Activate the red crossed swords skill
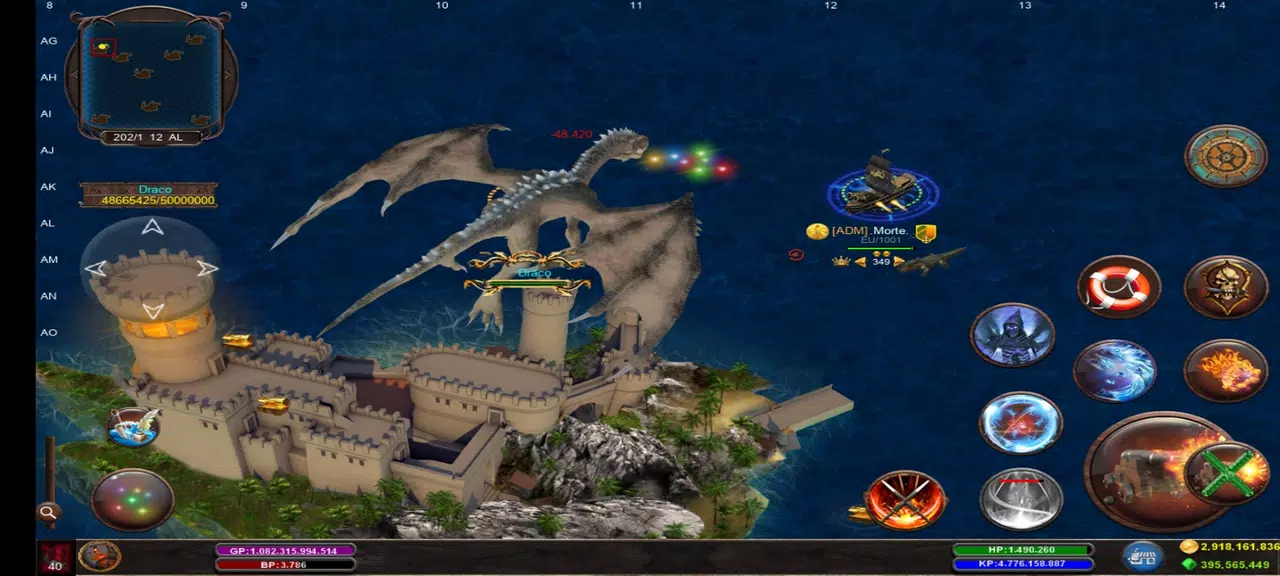 pos(906,499)
